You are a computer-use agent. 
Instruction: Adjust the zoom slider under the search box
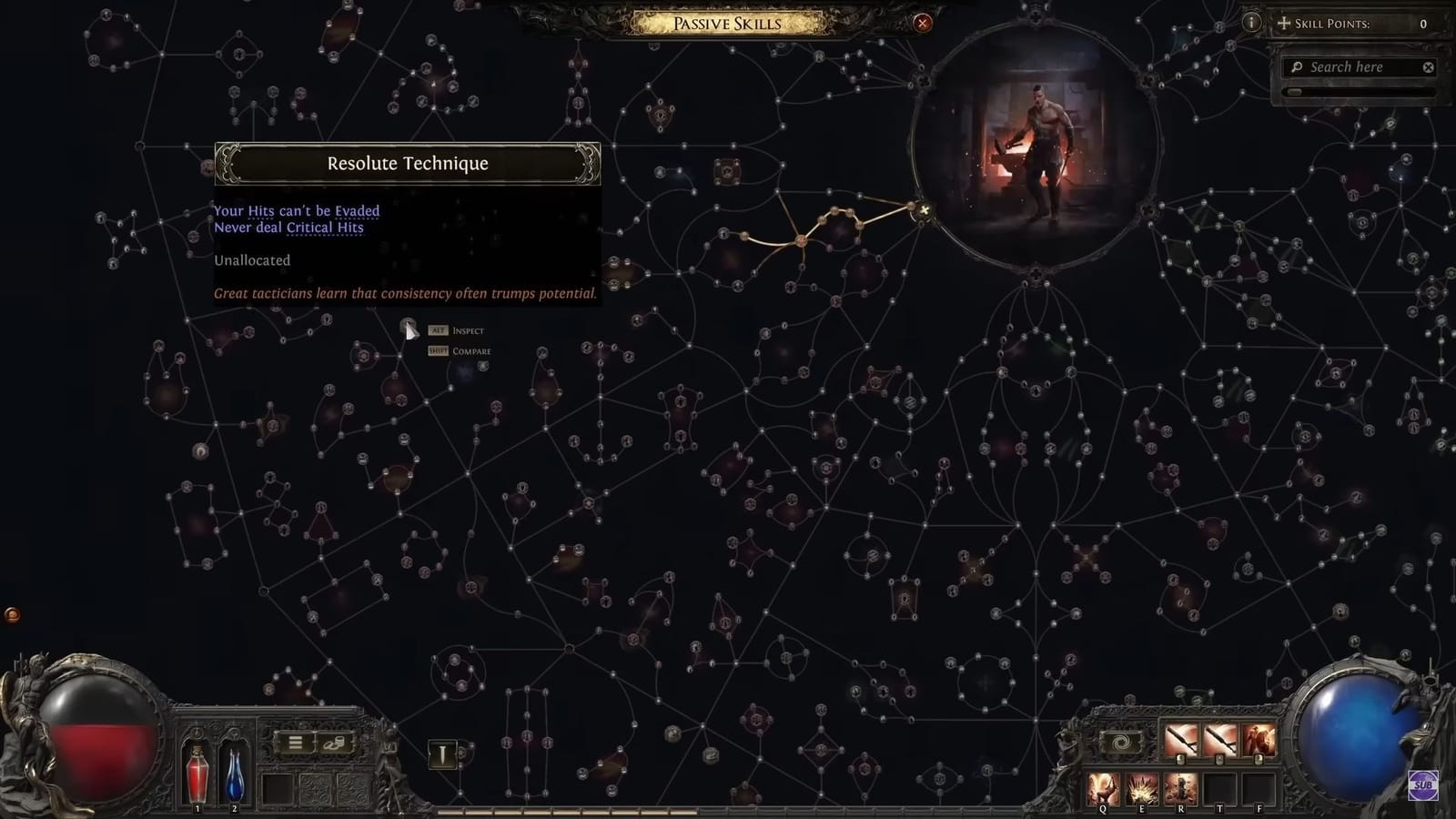pyautogui.click(x=1295, y=92)
